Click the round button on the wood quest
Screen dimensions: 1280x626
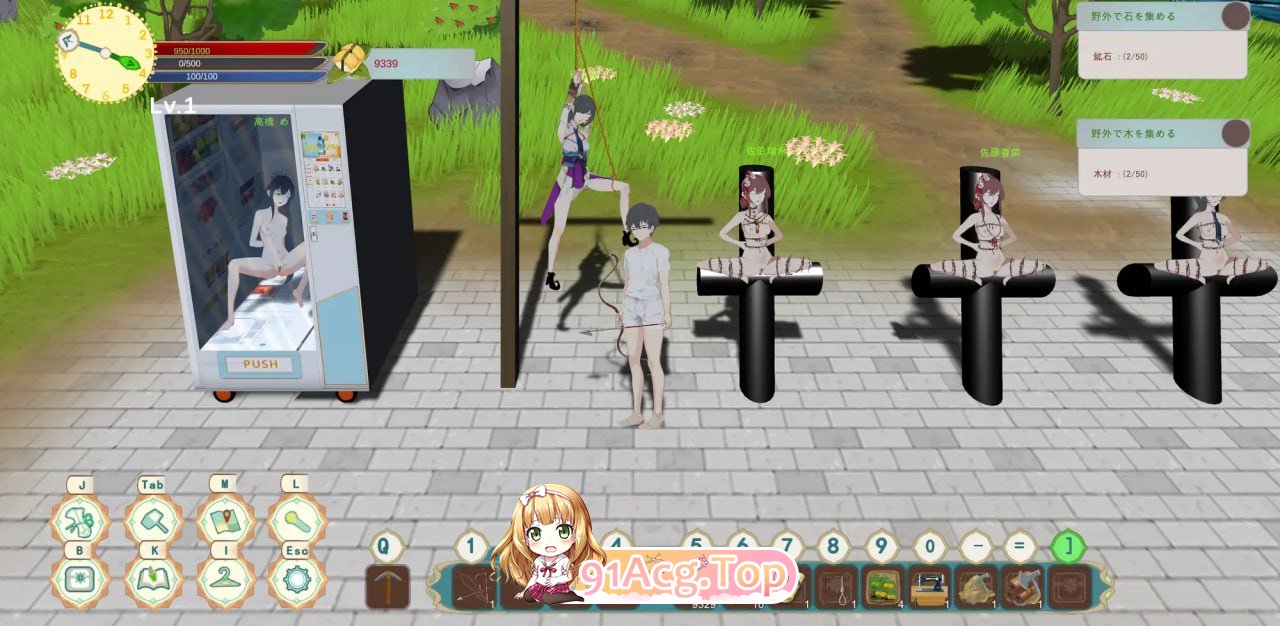1236,134
